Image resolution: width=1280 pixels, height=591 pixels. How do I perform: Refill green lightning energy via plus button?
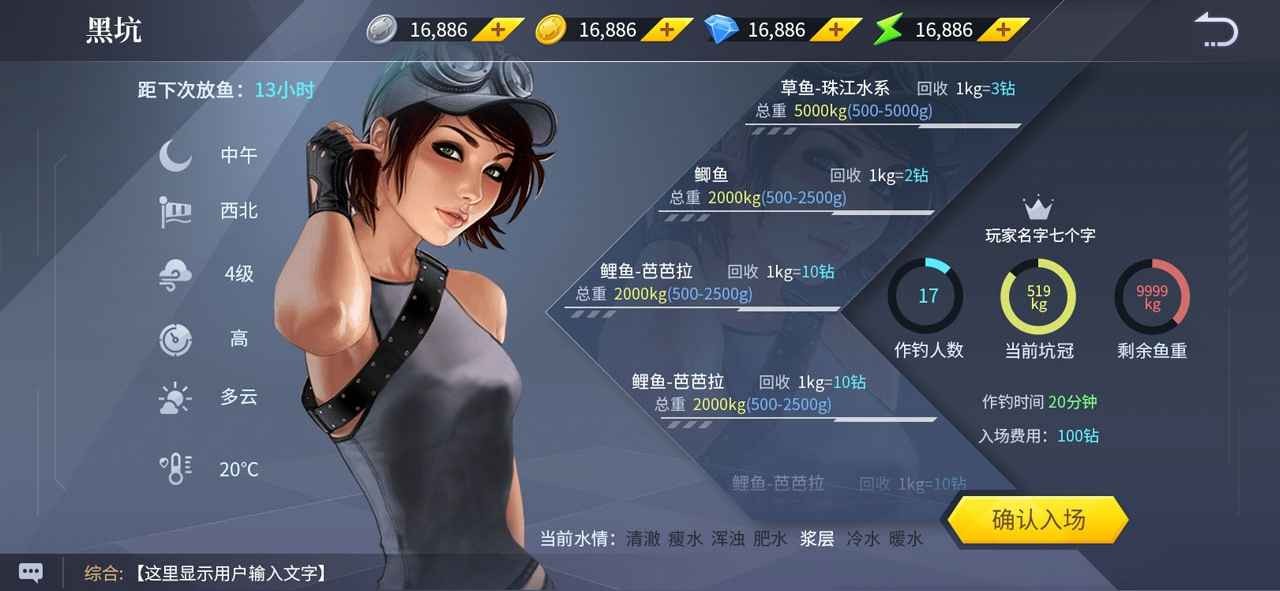pos(1002,30)
